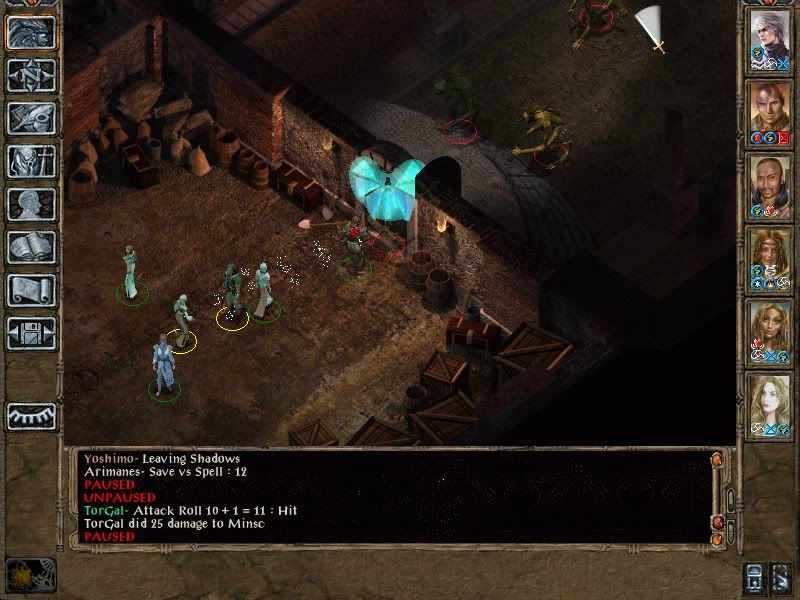Select the bronze-skinned woman's portrait
The image size is (800, 600).
(770, 333)
